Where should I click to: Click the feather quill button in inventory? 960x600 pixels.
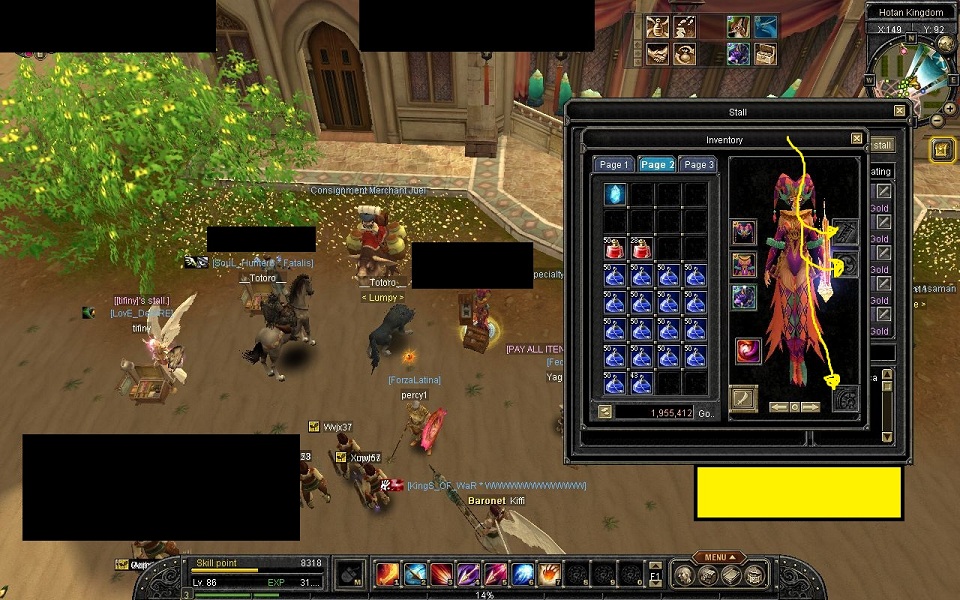pyautogui.click(x=743, y=399)
